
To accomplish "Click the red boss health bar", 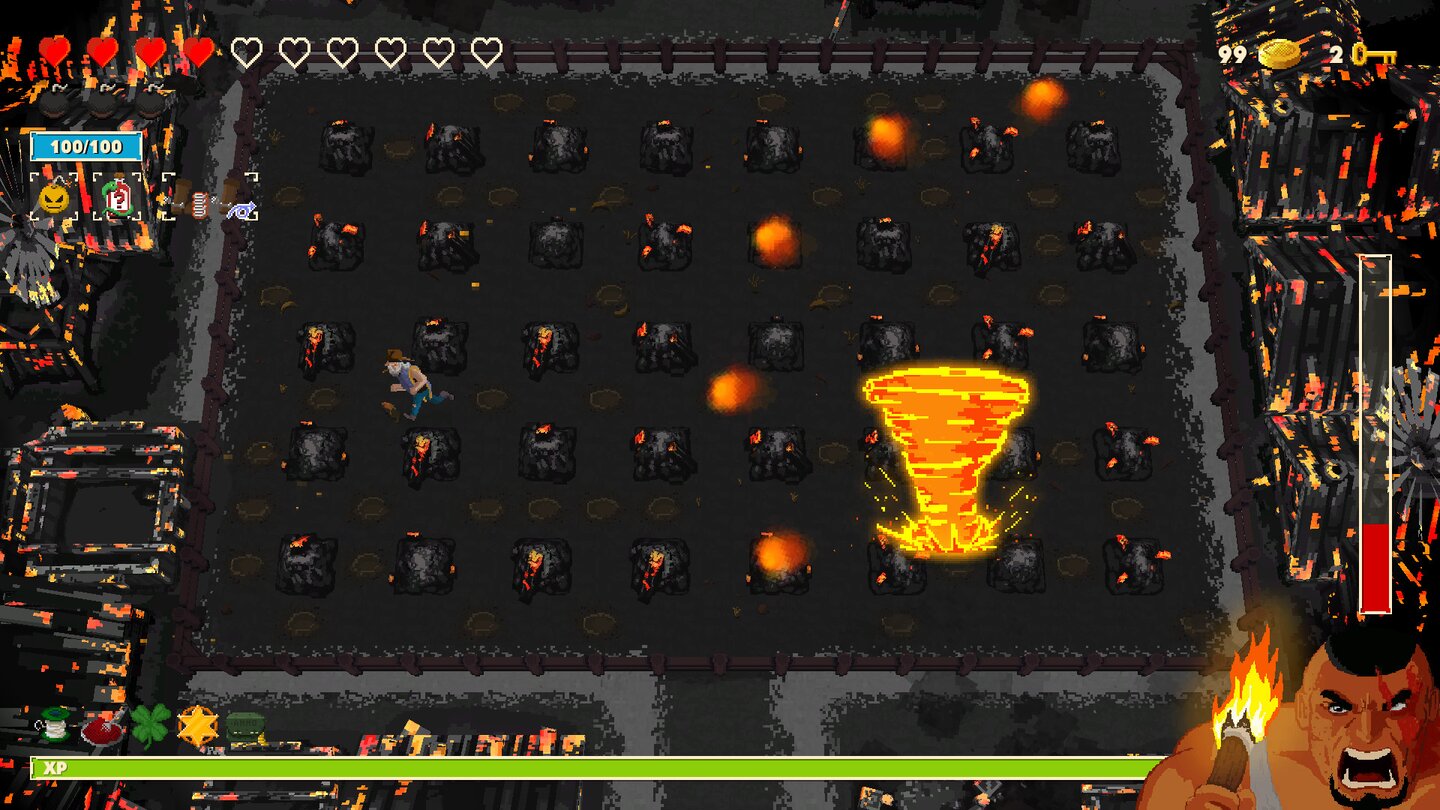I will 1376,550.
